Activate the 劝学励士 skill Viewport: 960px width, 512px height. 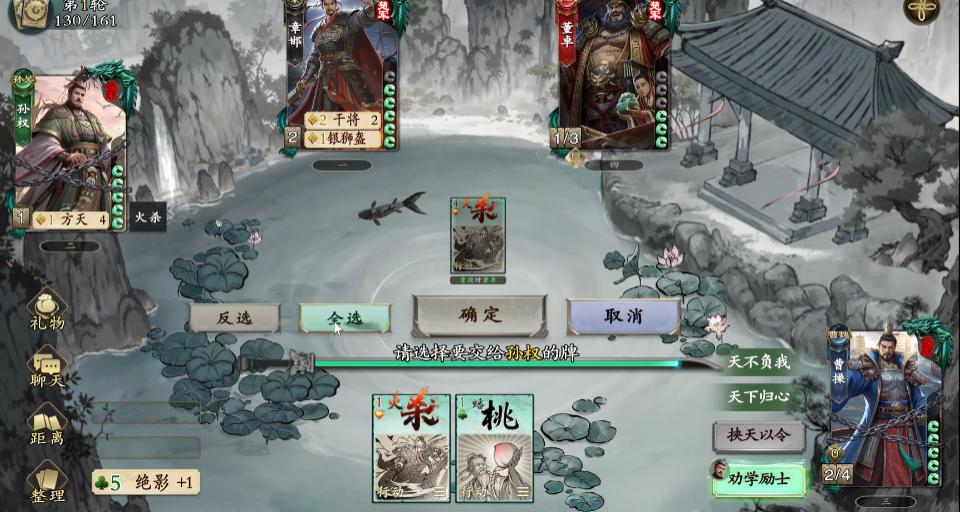[758, 479]
